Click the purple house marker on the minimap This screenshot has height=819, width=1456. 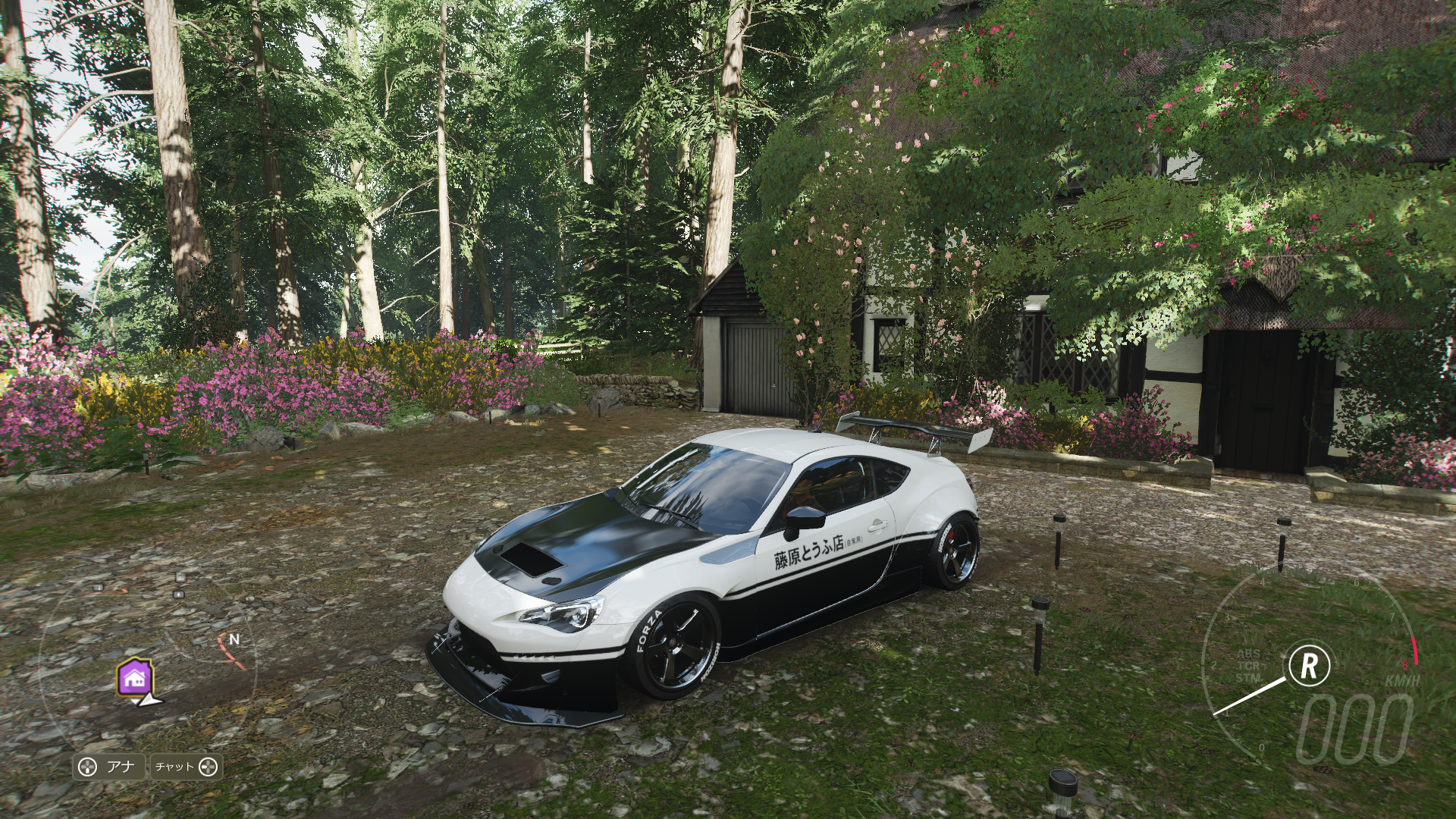tap(136, 679)
